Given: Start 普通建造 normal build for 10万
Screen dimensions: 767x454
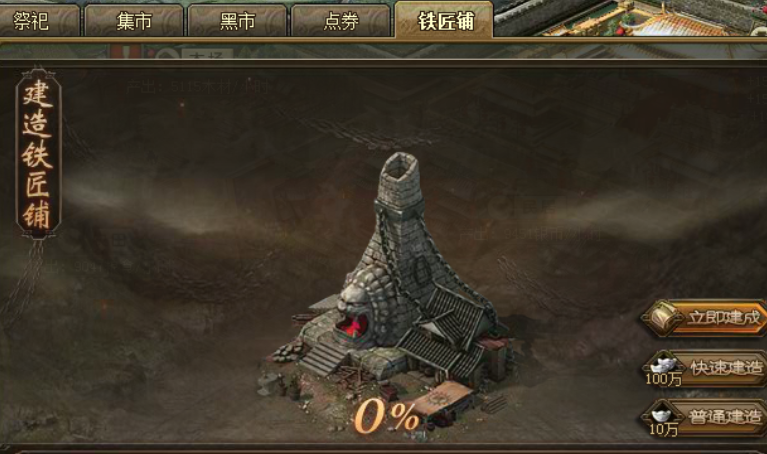Looking at the screenshot, I should 710,416.
